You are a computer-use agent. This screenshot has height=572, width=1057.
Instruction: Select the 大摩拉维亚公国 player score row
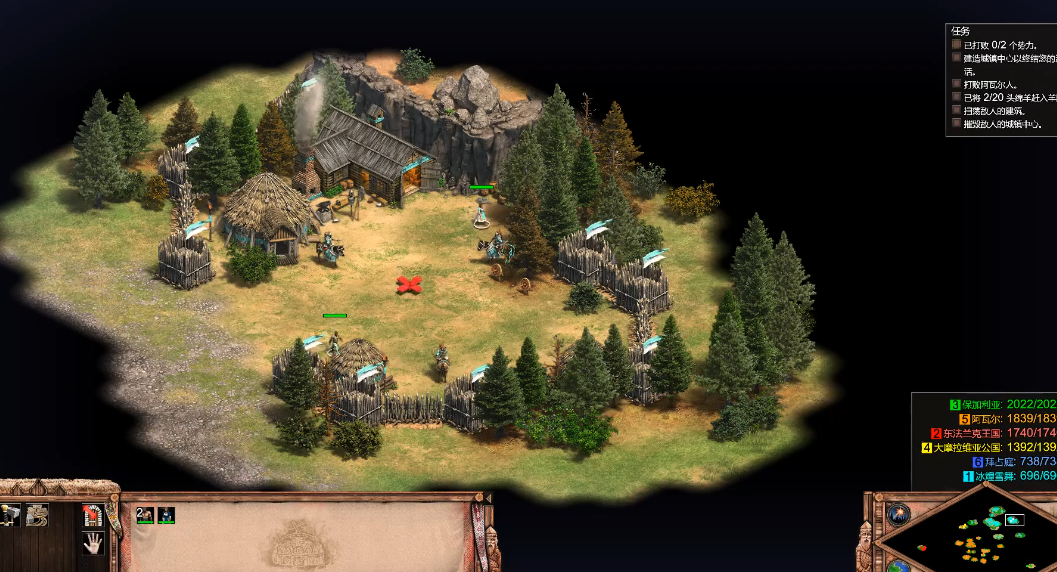985,447
